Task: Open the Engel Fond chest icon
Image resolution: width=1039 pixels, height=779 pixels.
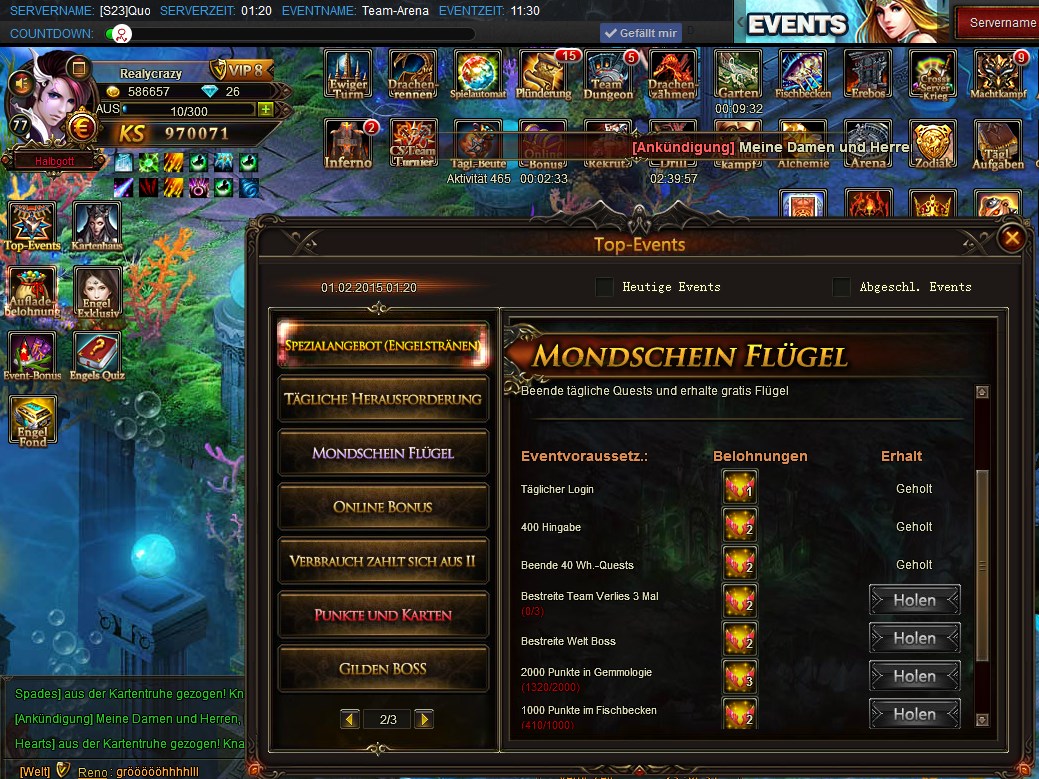Action: point(33,421)
